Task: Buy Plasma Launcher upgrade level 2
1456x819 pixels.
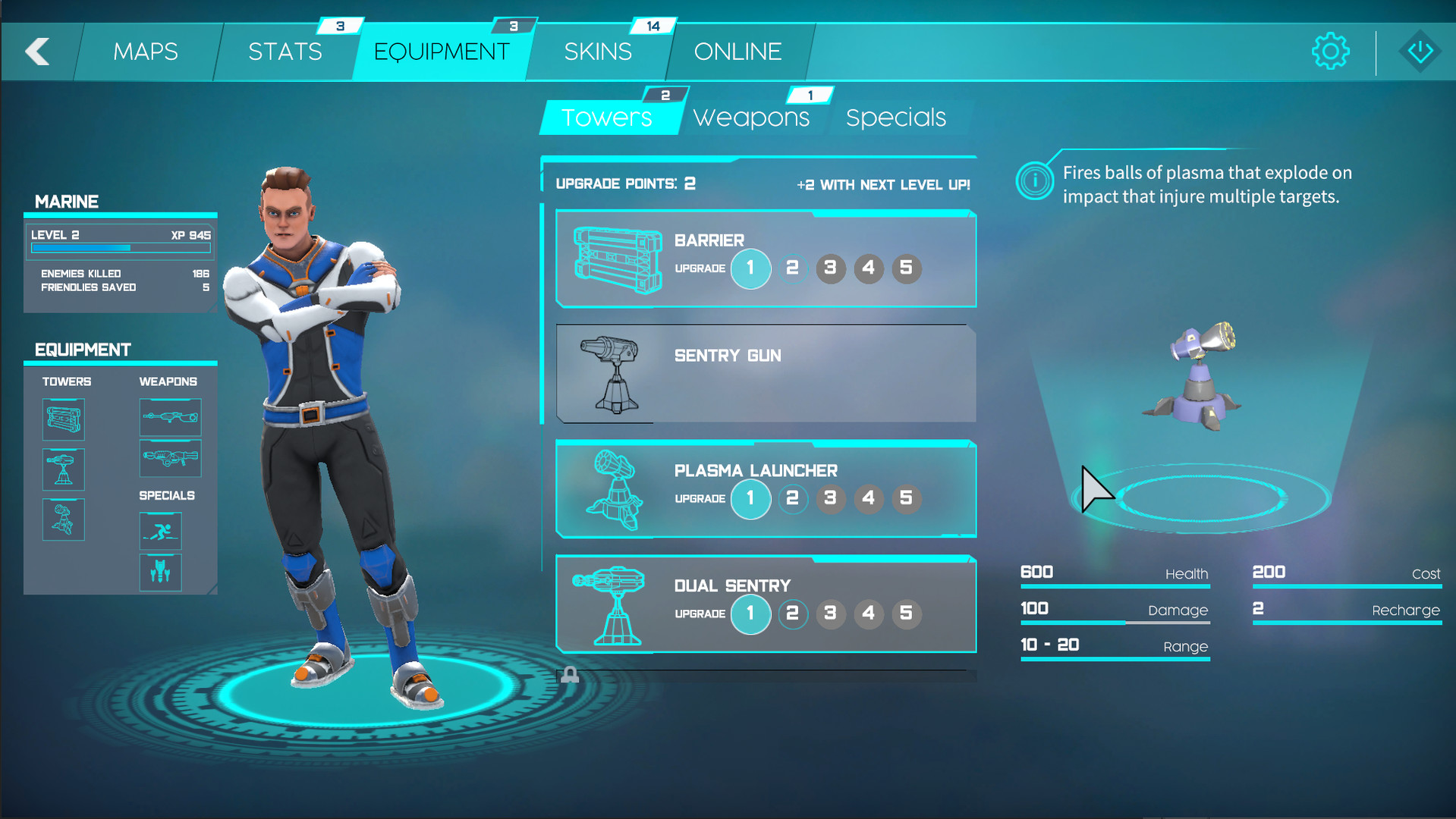Action: point(792,499)
